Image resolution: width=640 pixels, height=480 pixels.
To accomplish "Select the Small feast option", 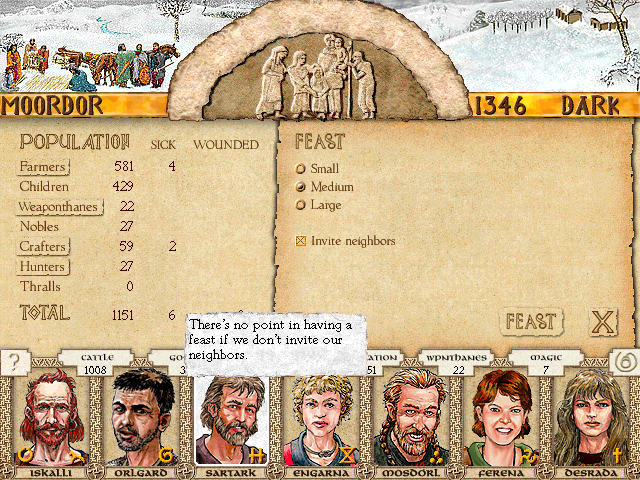I will point(301,169).
